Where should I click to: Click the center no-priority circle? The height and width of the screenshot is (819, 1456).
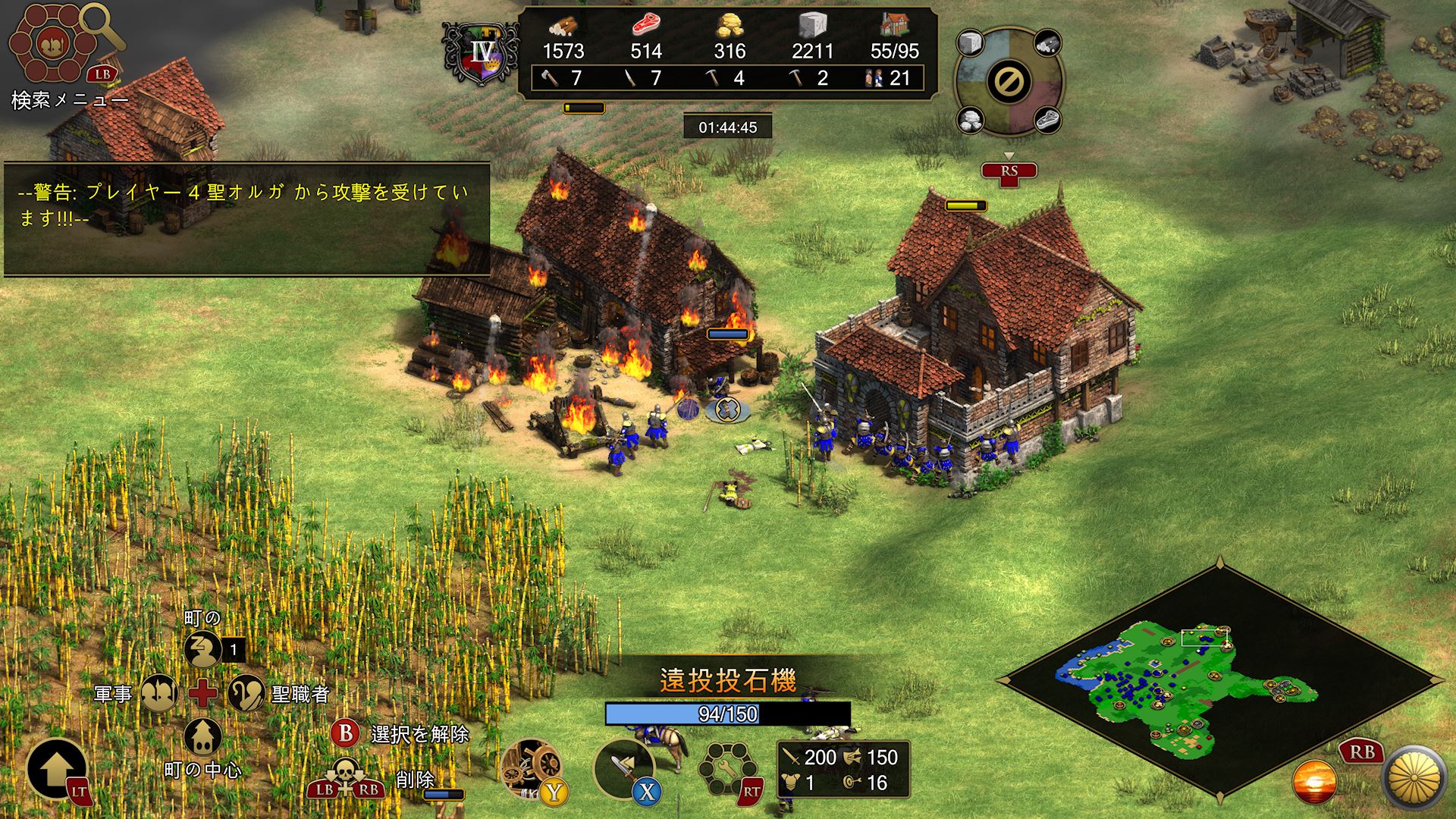click(x=1009, y=81)
